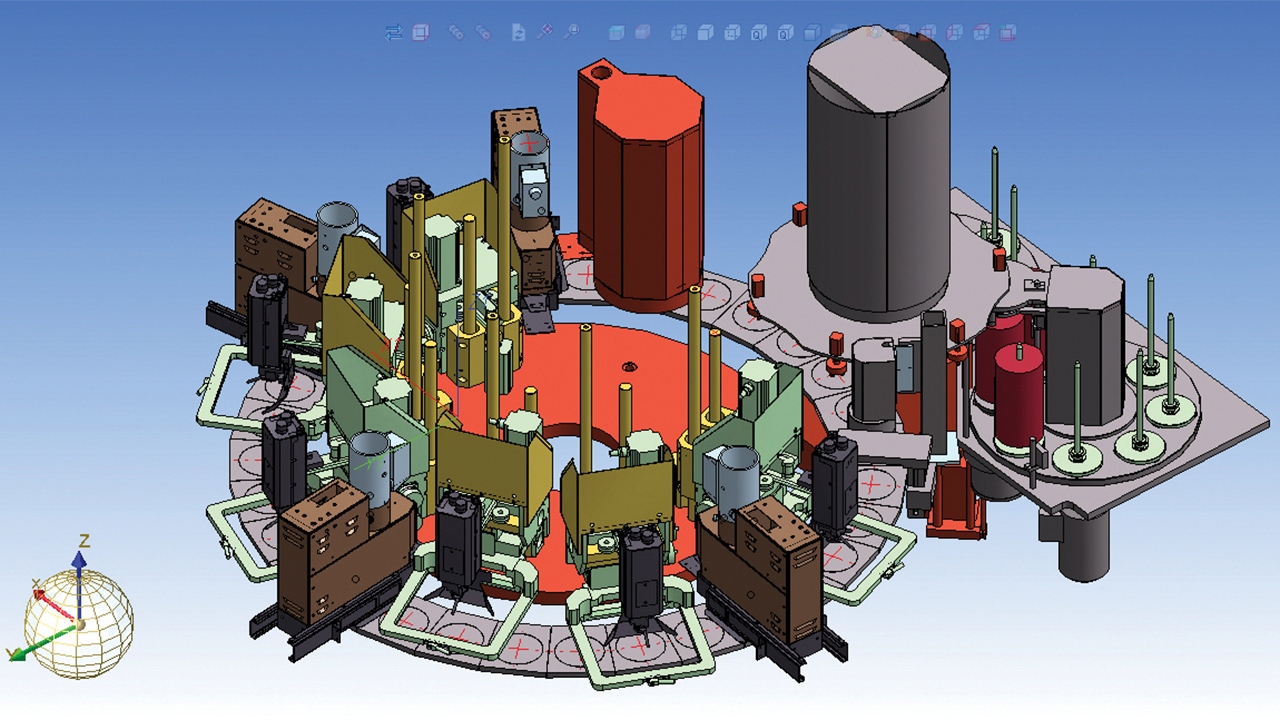Screen dimensions: 1280x720
Task: Click the first Q-labeled view cube icon
Action: (756, 31)
